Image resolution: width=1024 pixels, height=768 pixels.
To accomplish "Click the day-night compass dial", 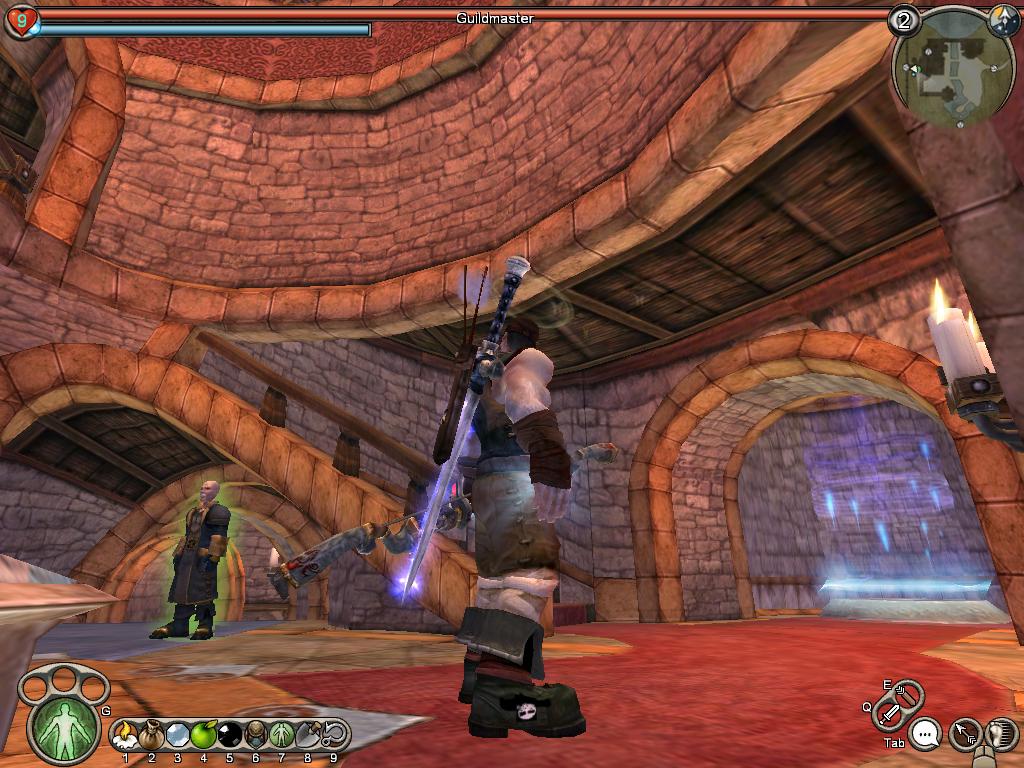I will tap(1002, 21).
